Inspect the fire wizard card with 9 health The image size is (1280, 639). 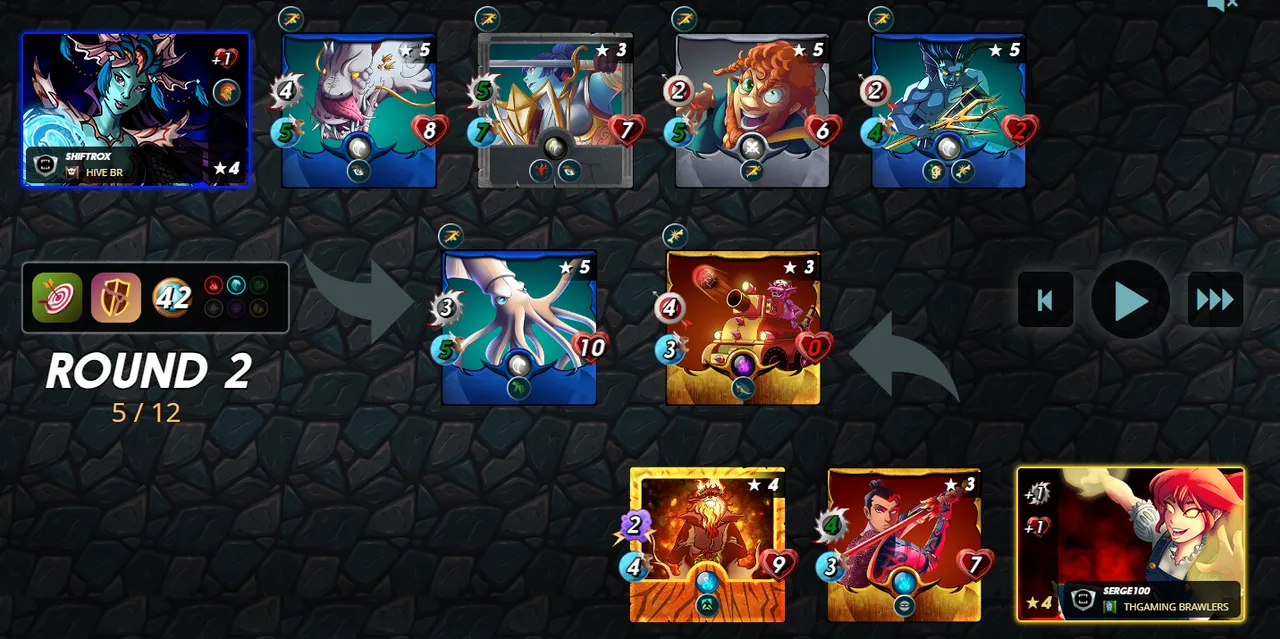point(707,544)
